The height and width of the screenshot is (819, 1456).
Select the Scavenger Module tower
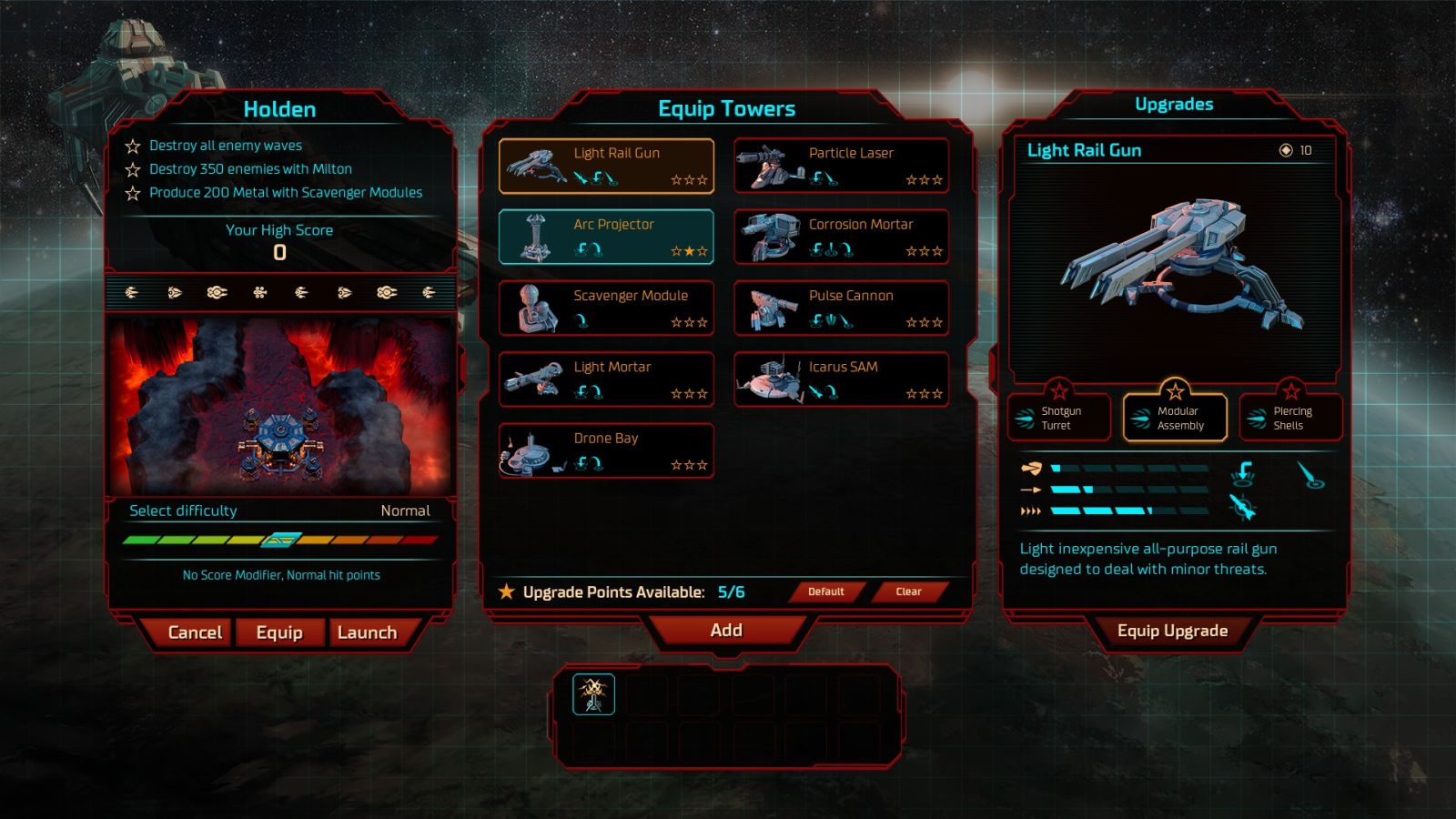click(606, 308)
